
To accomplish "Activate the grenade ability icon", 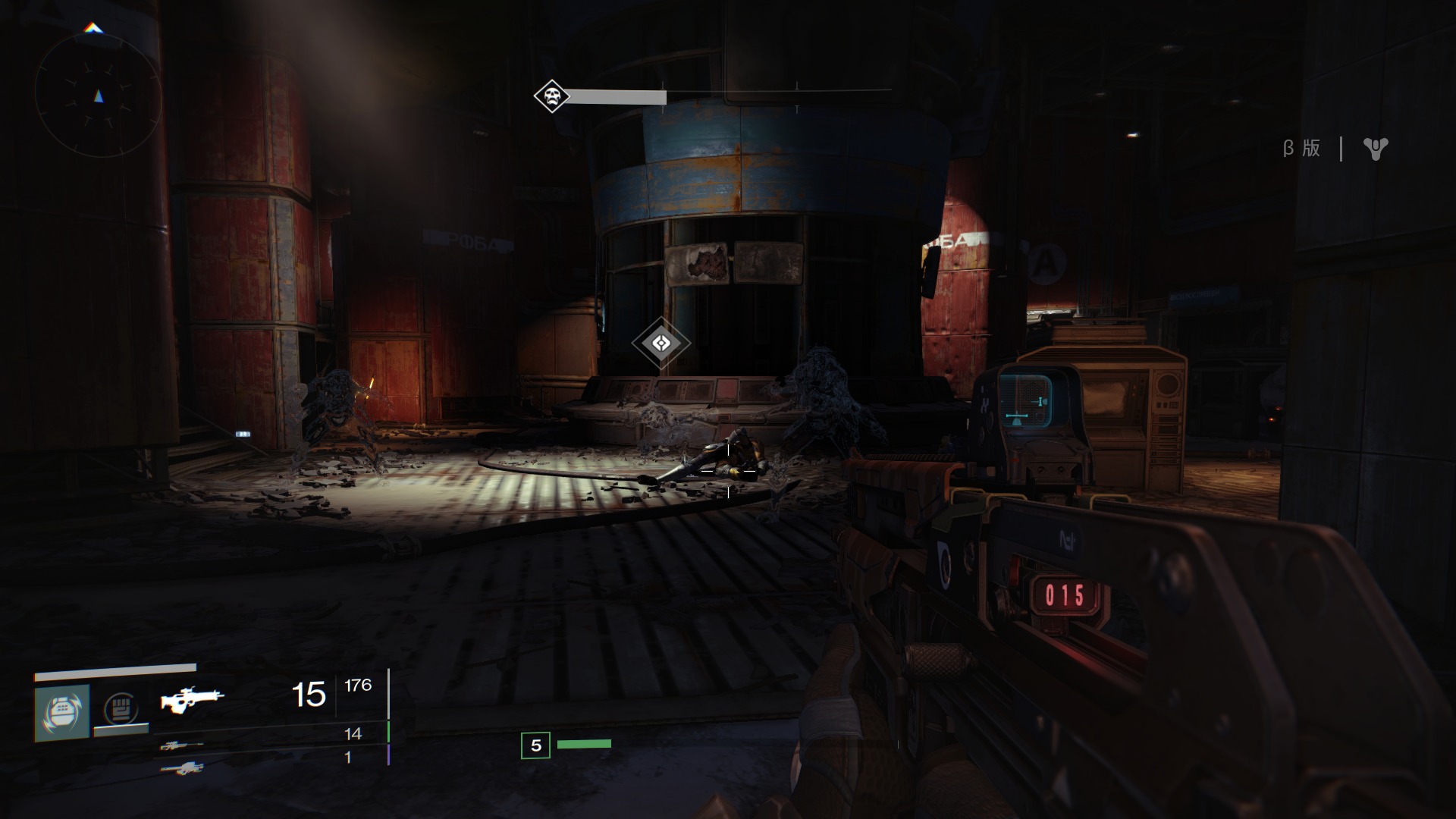I will (x=62, y=712).
